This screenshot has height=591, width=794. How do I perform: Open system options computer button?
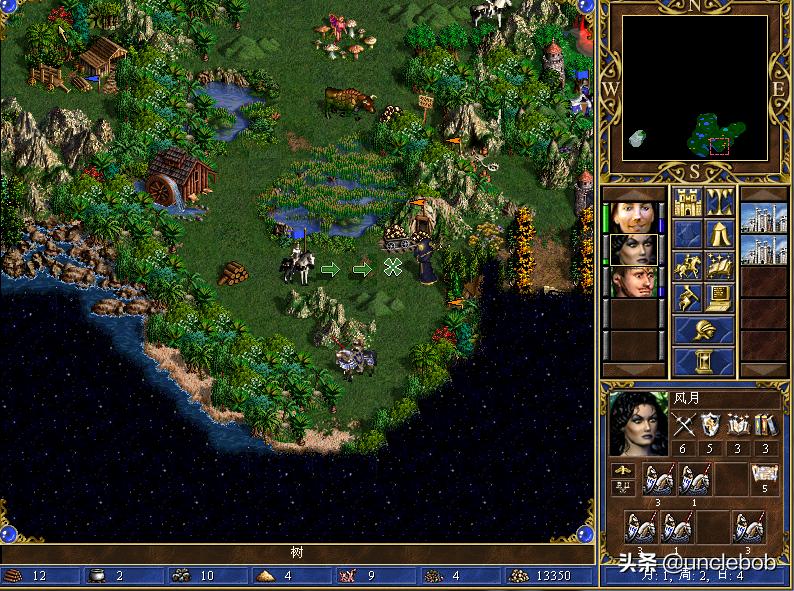(x=720, y=297)
